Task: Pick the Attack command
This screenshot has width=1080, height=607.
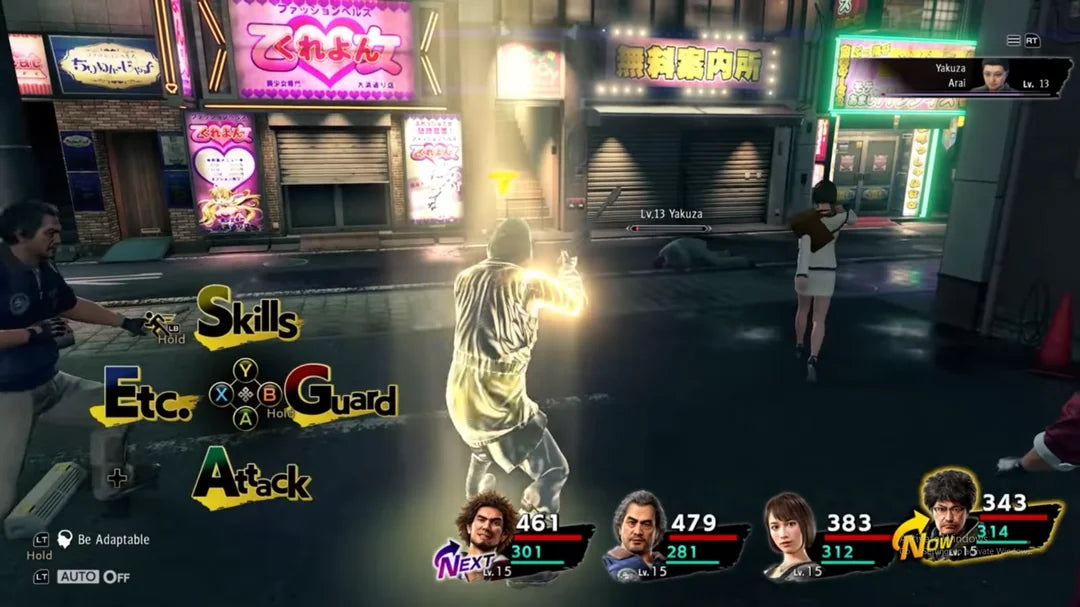Action: click(251, 478)
